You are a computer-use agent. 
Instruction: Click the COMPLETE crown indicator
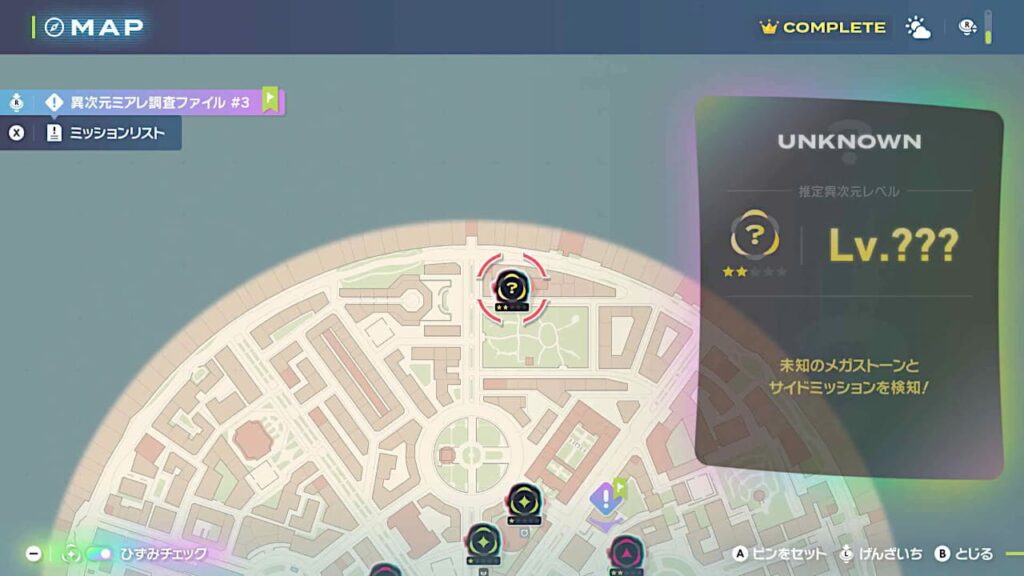pyautogui.click(x=823, y=28)
